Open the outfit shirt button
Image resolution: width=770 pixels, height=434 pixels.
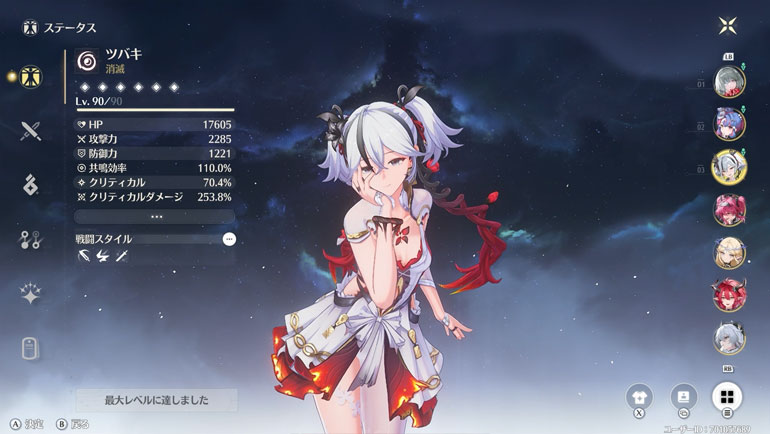click(641, 395)
